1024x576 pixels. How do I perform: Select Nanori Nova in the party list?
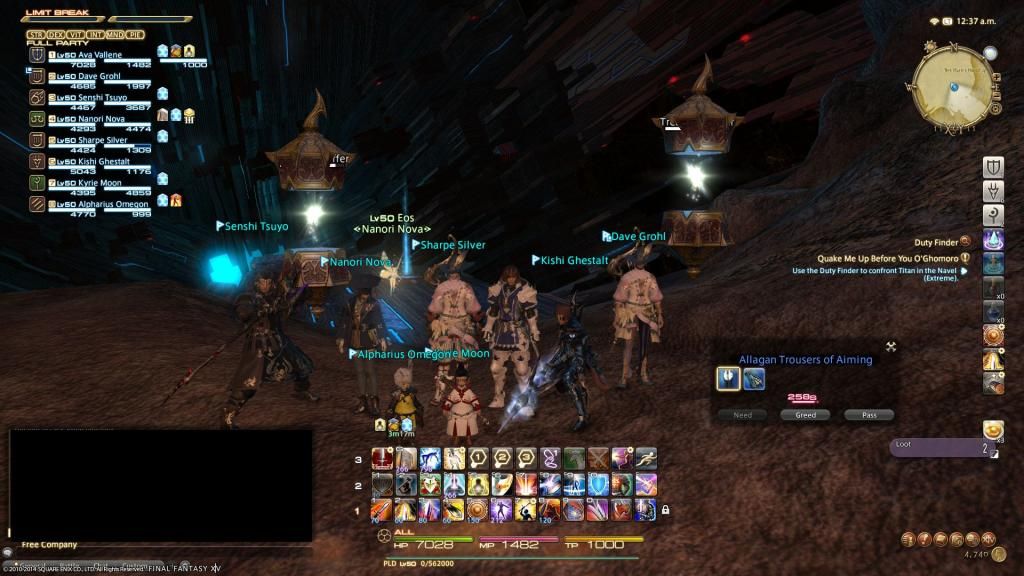tap(92, 119)
